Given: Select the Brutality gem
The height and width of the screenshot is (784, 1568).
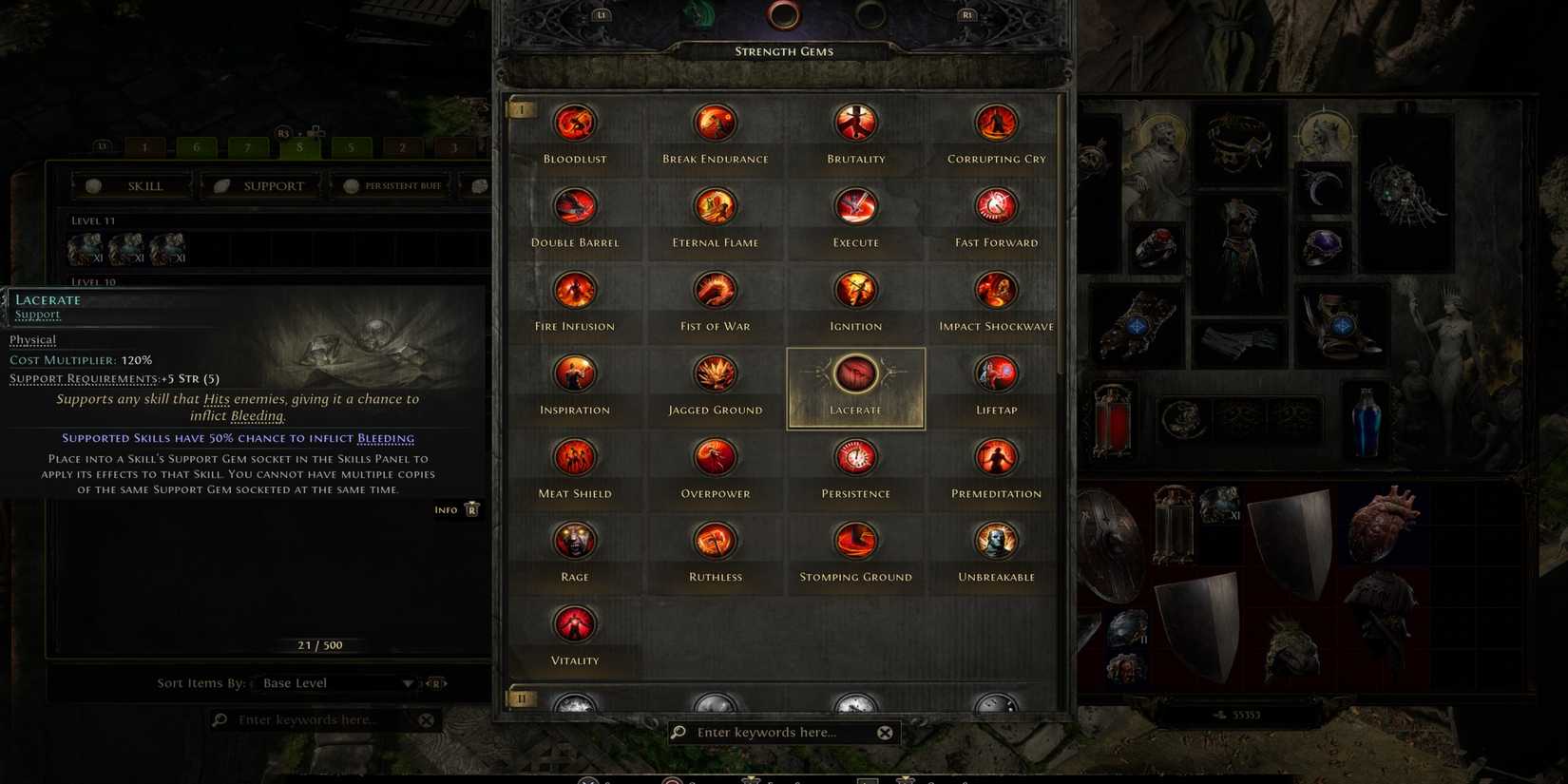Looking at the screenshot, I should pyautogui.click(x=855, y=122).
